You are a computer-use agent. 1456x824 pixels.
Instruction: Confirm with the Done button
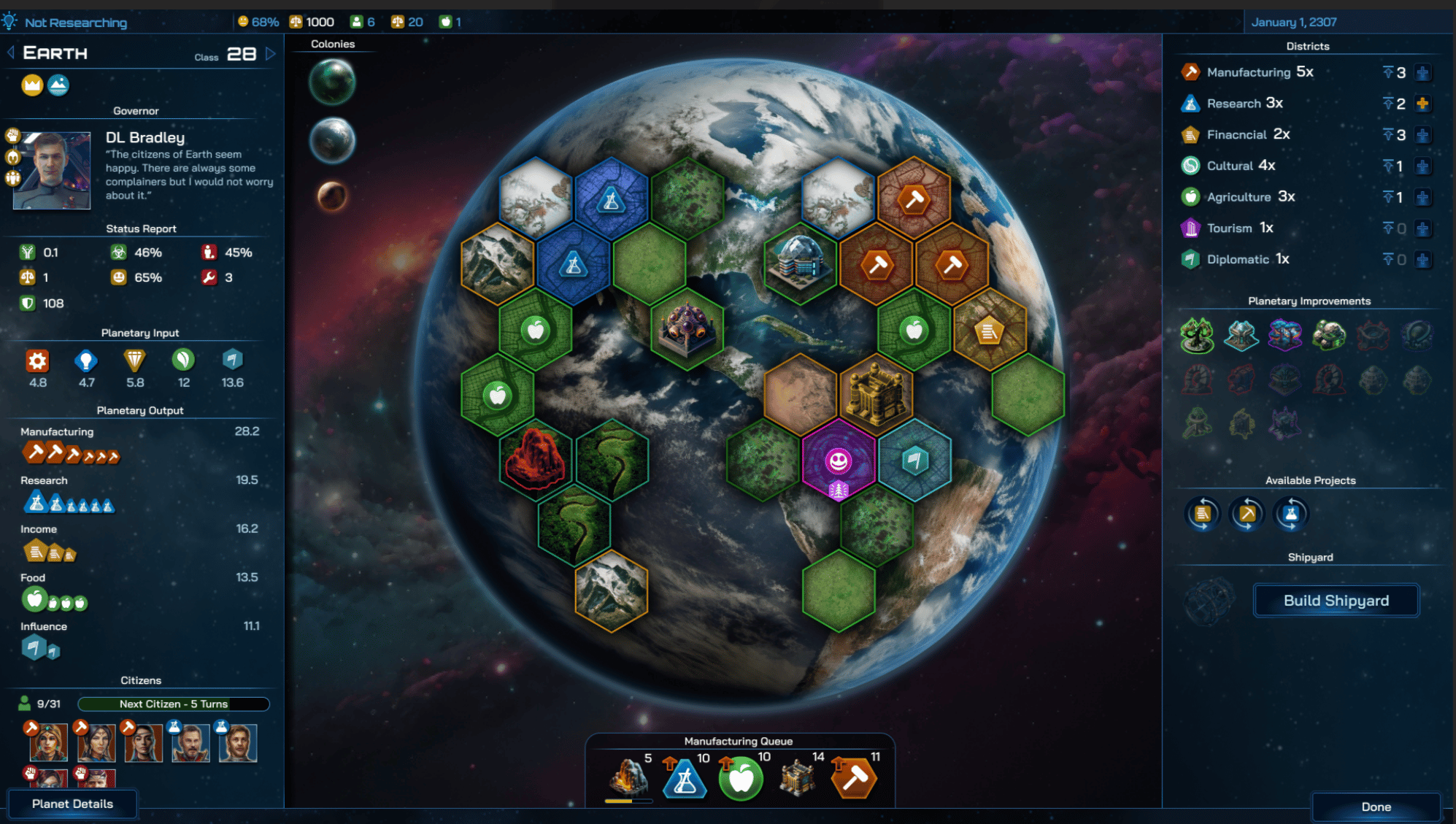1376,806
